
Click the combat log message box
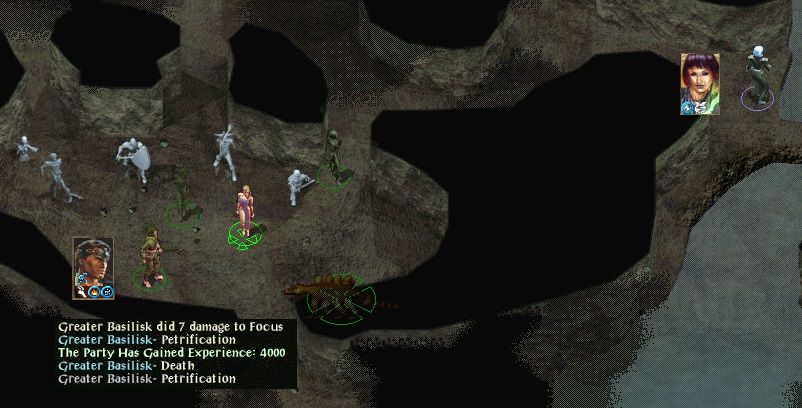pos(175,353)
